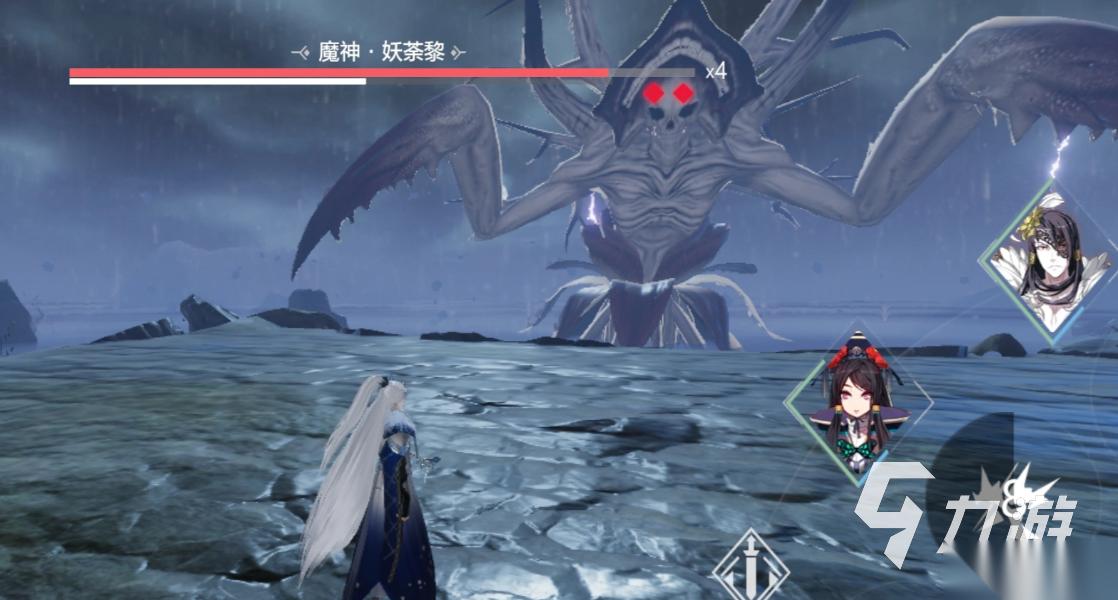
Task: Switch to the girl with the red-blue hat
Action: coord(857,405)
